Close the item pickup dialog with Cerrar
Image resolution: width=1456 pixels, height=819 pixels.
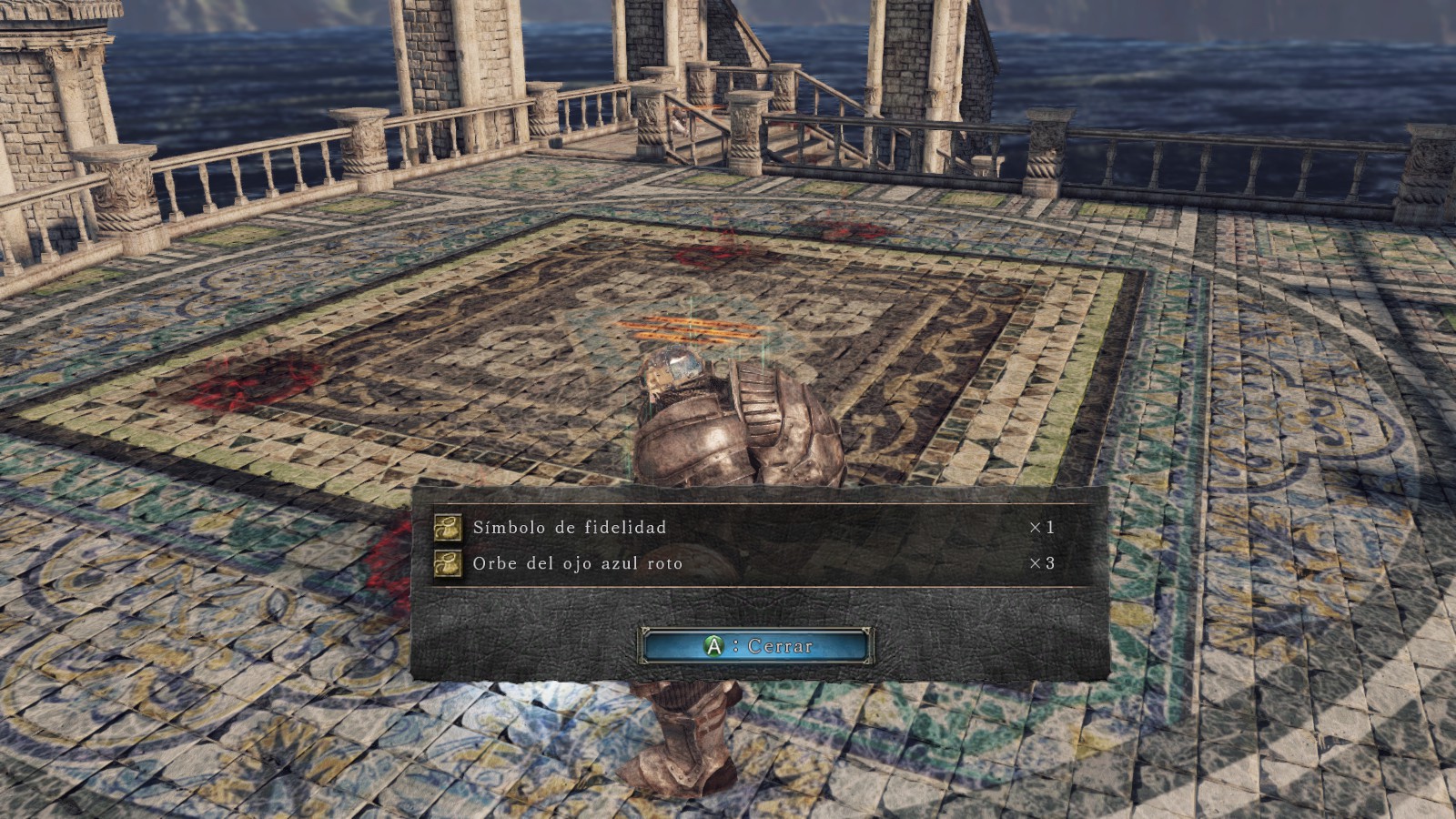[x=757, y=645]
